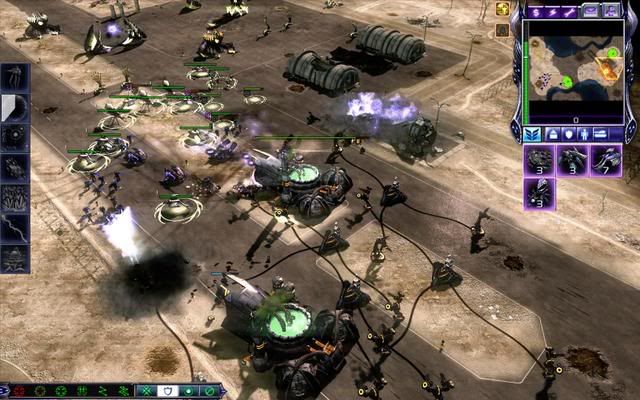Screen dimensions: 640x400
Task: Select the aircraft unit group showing 7
Action: click(x=606, y=161)
